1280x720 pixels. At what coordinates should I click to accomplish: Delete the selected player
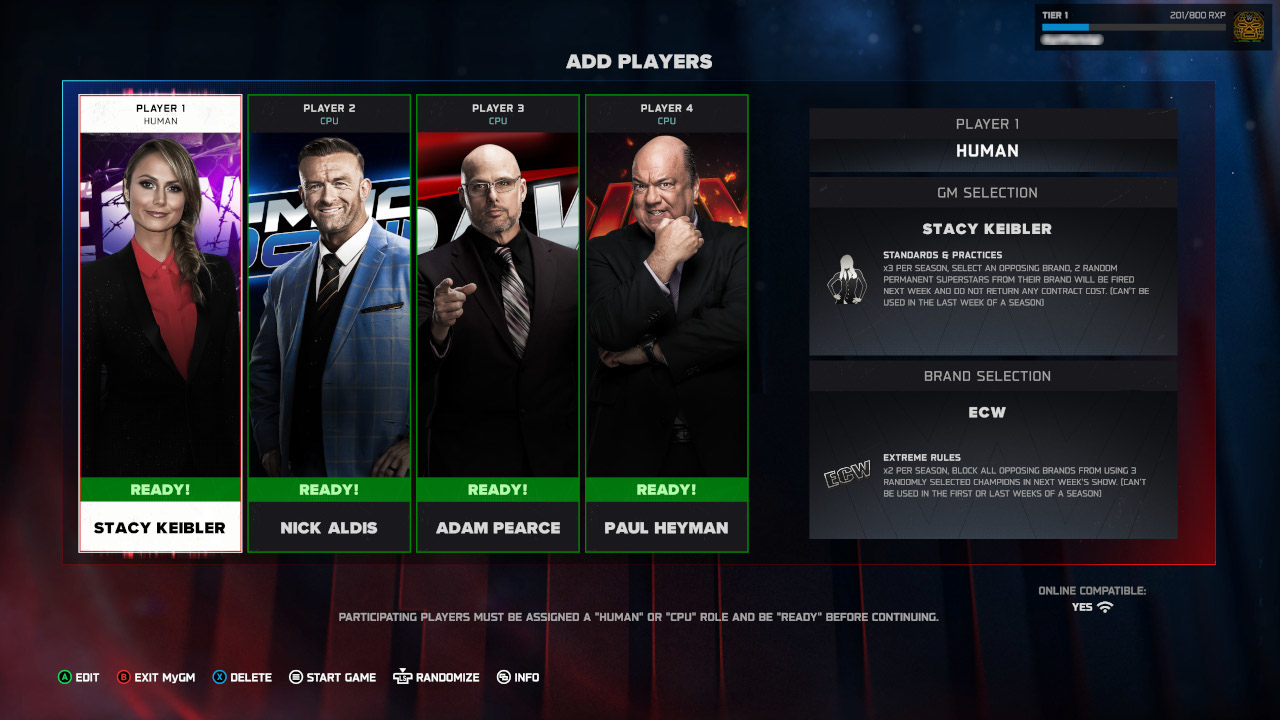tap(242, 677)
